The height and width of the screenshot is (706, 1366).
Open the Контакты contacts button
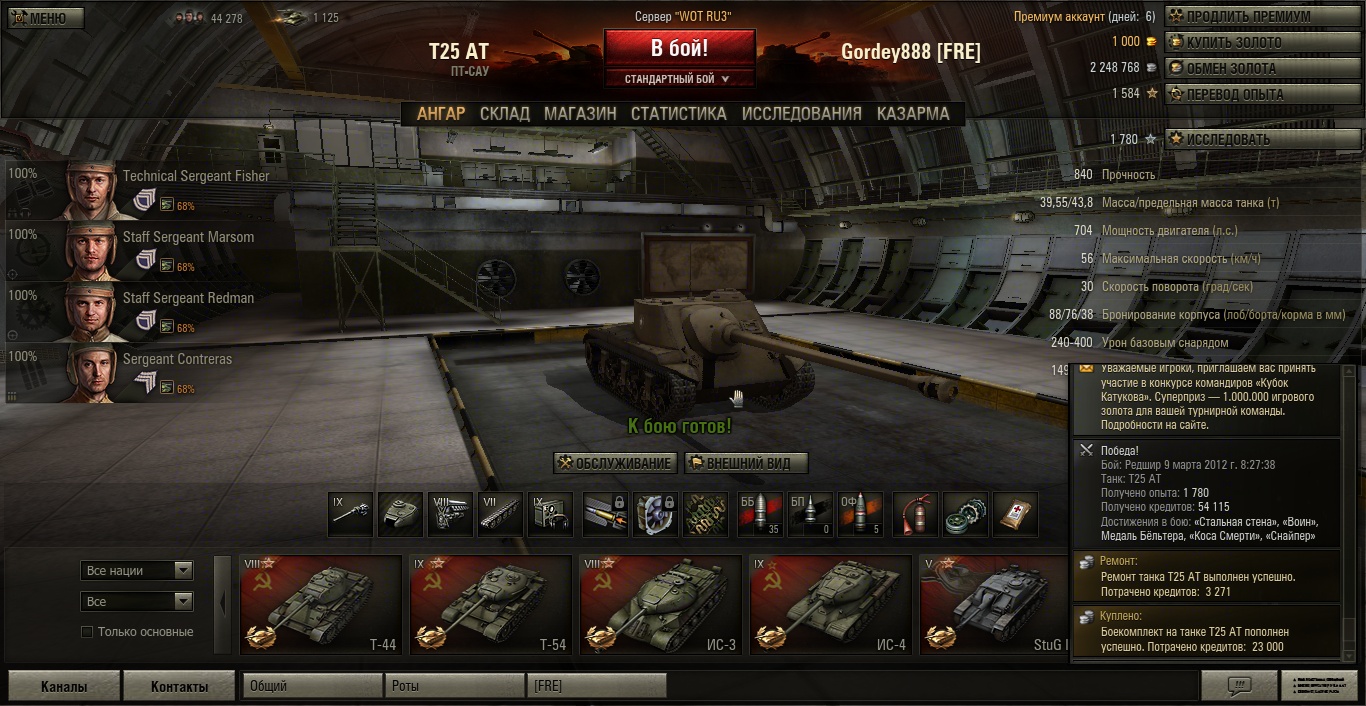pos(179,686)
